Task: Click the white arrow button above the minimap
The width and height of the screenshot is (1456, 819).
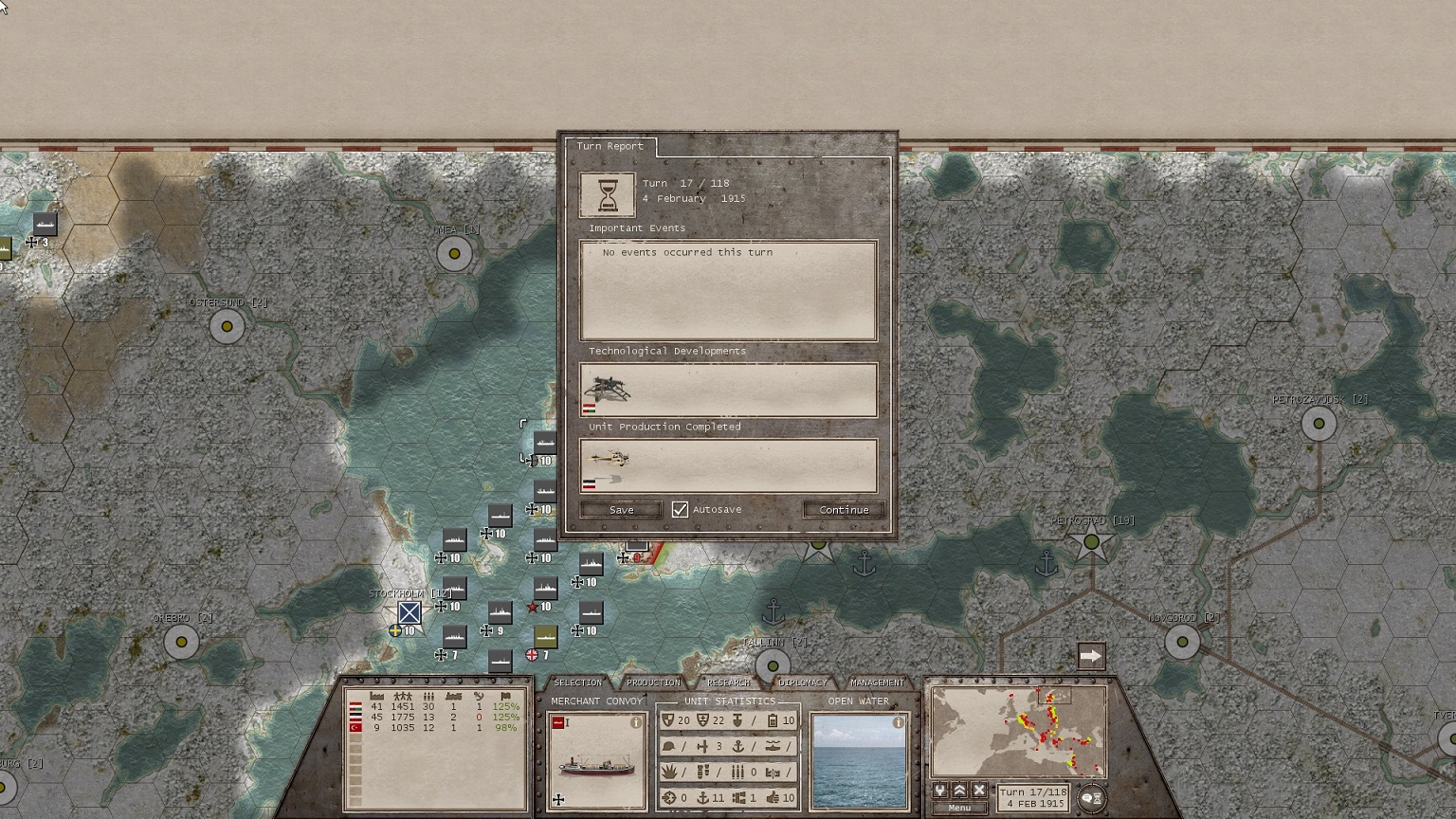Action: (1091, 656)
